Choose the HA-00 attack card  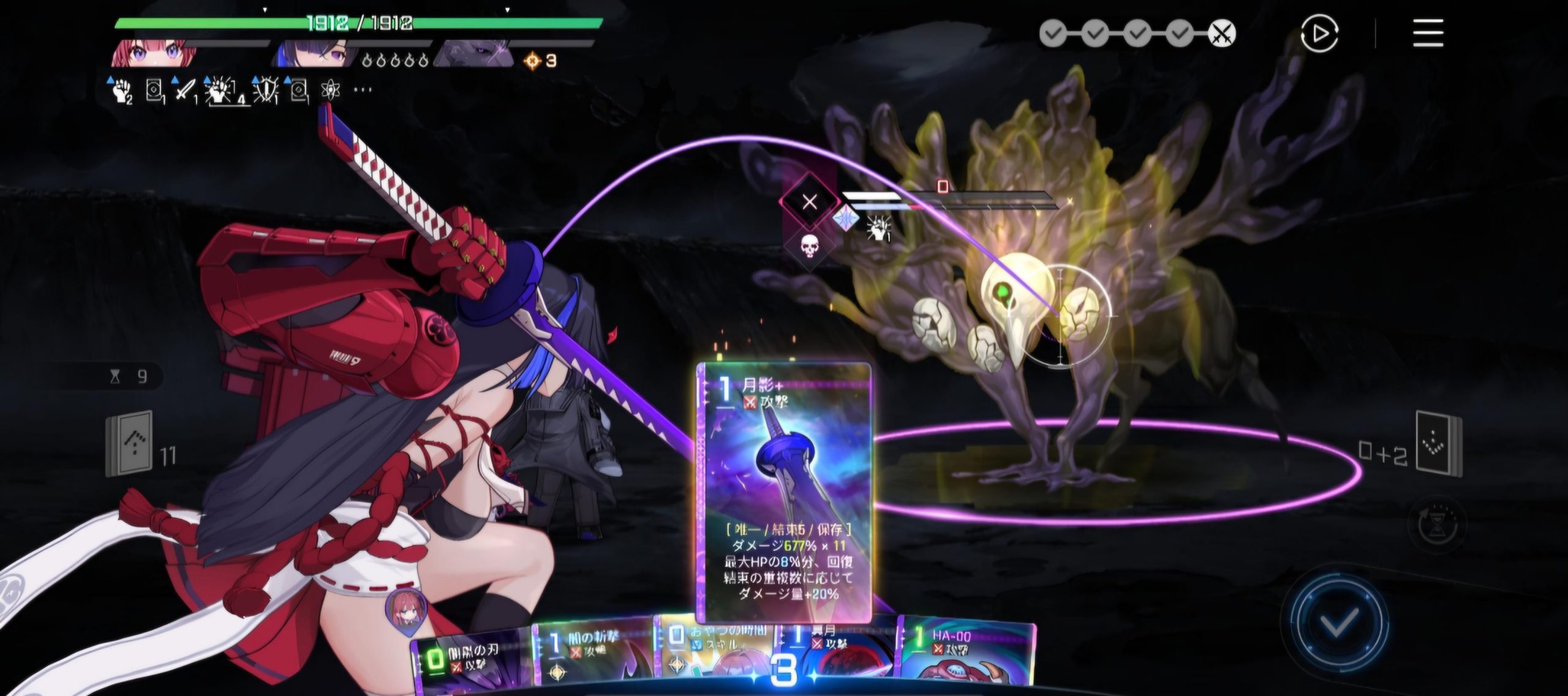coord(965,658)
